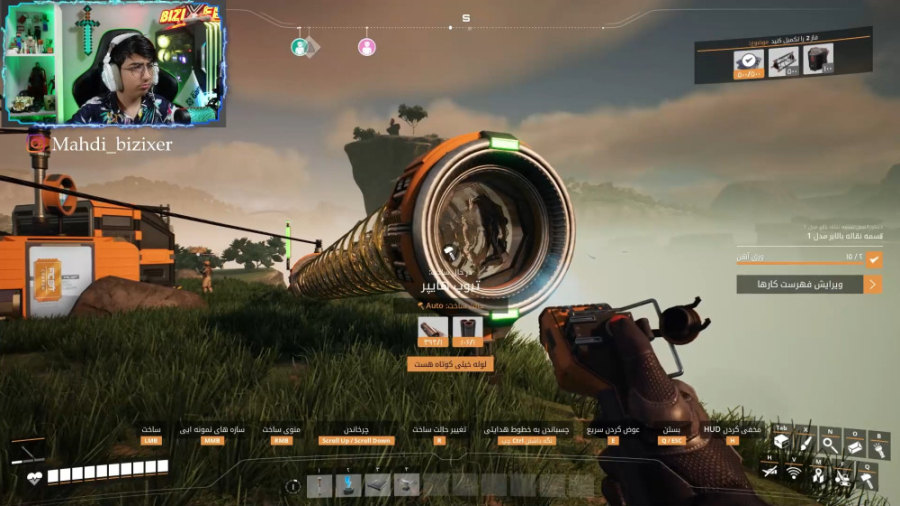Open the inventory box icon
Viewport: 900px width, 506px height.
tap(781, 443)
